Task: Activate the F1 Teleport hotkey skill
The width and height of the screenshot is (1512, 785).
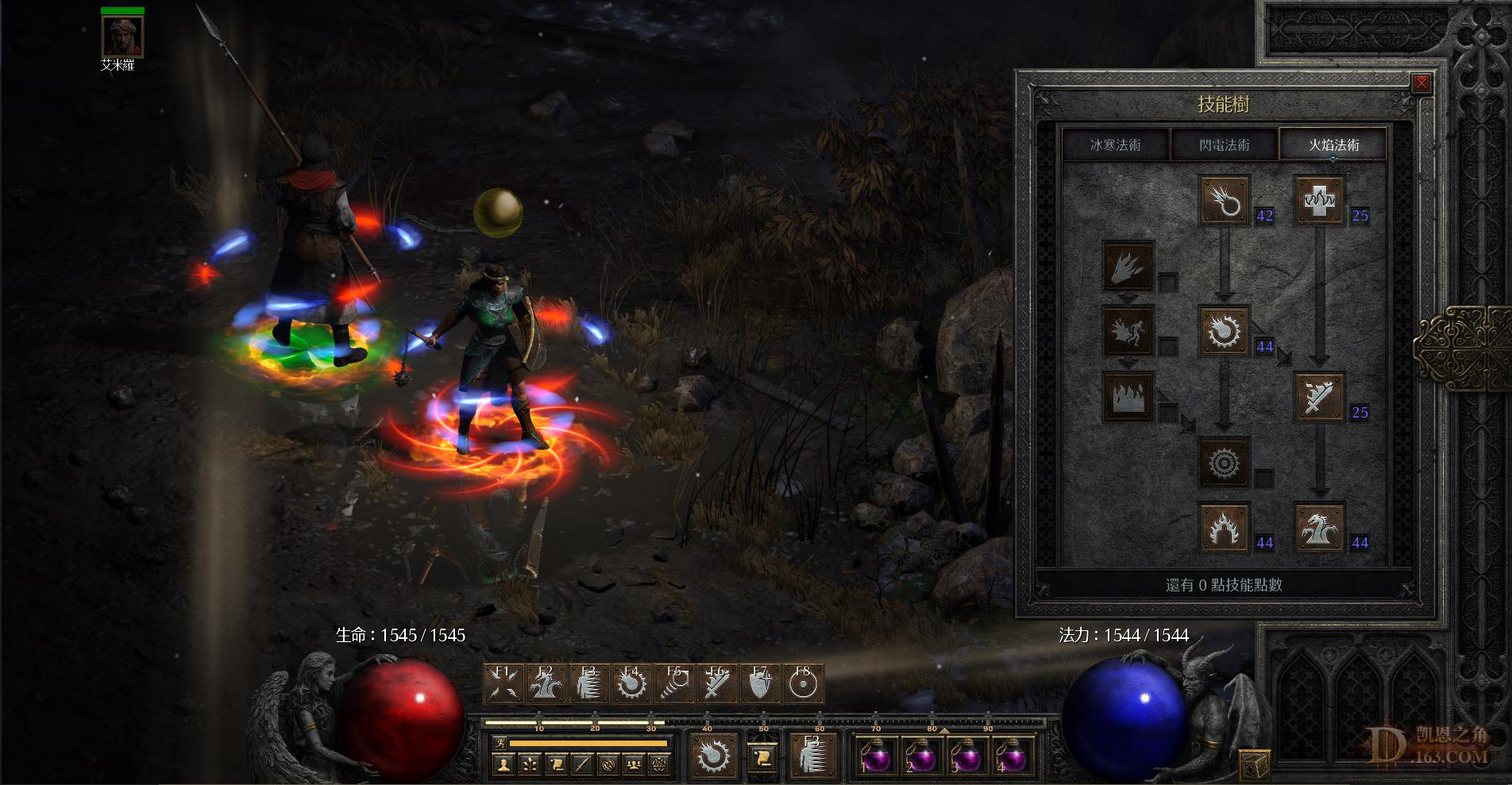Action: [x=503, y=683]
